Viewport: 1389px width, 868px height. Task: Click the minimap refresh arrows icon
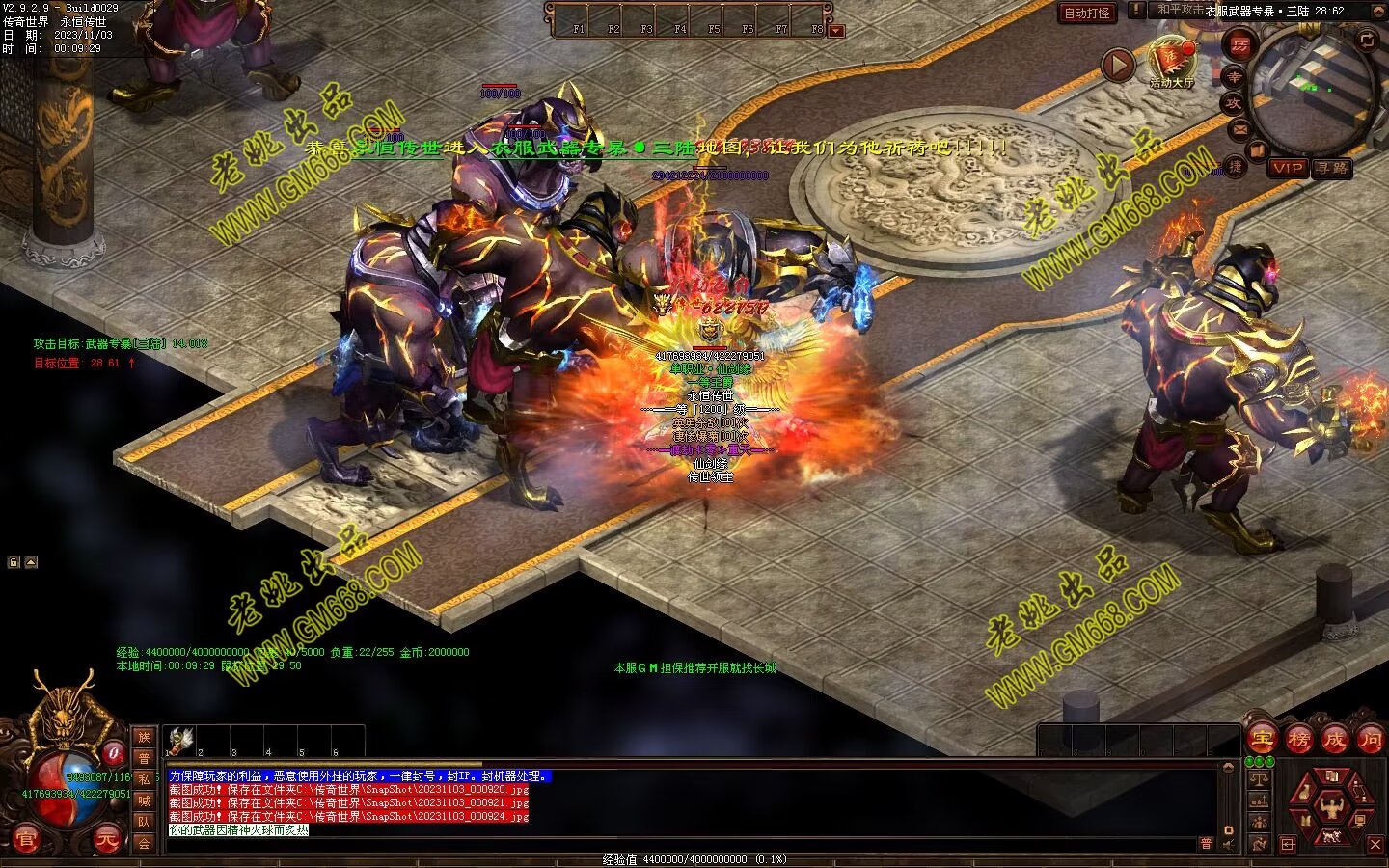click(1367, 40)
